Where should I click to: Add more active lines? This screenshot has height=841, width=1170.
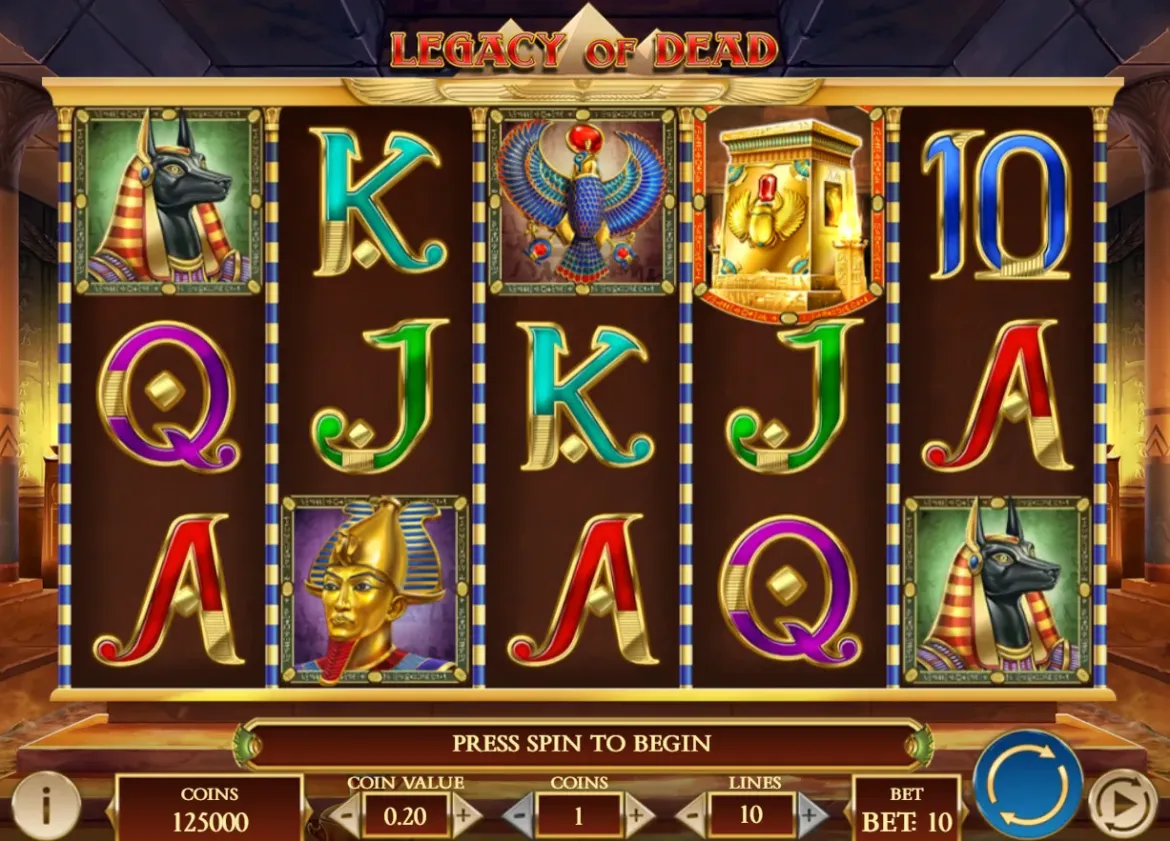tap(811, 815)
